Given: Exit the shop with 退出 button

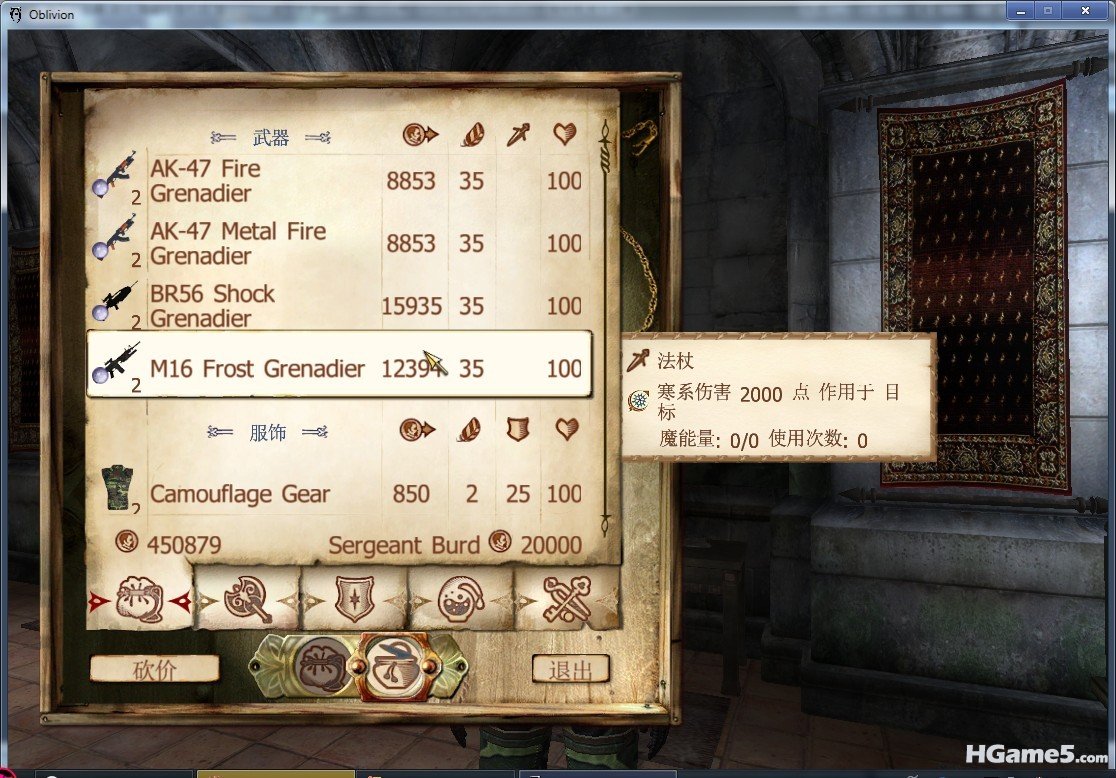Looking at the screenshot, I should pyautogui.click(x=570, y=669).
